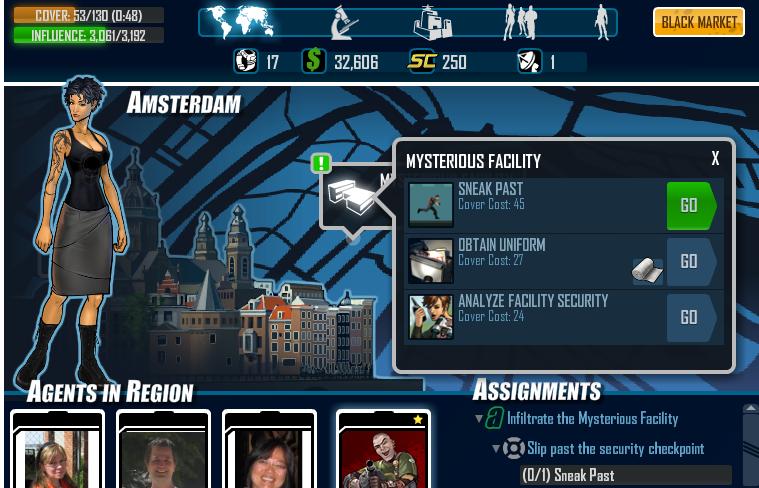Select the single agent silhouette tab

pyautogui.click(x=602, y=22)
